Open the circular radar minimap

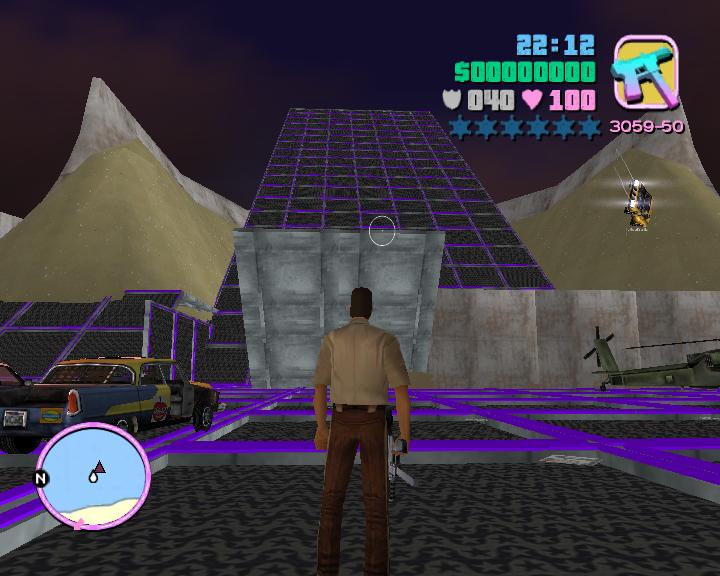point(94,475)
